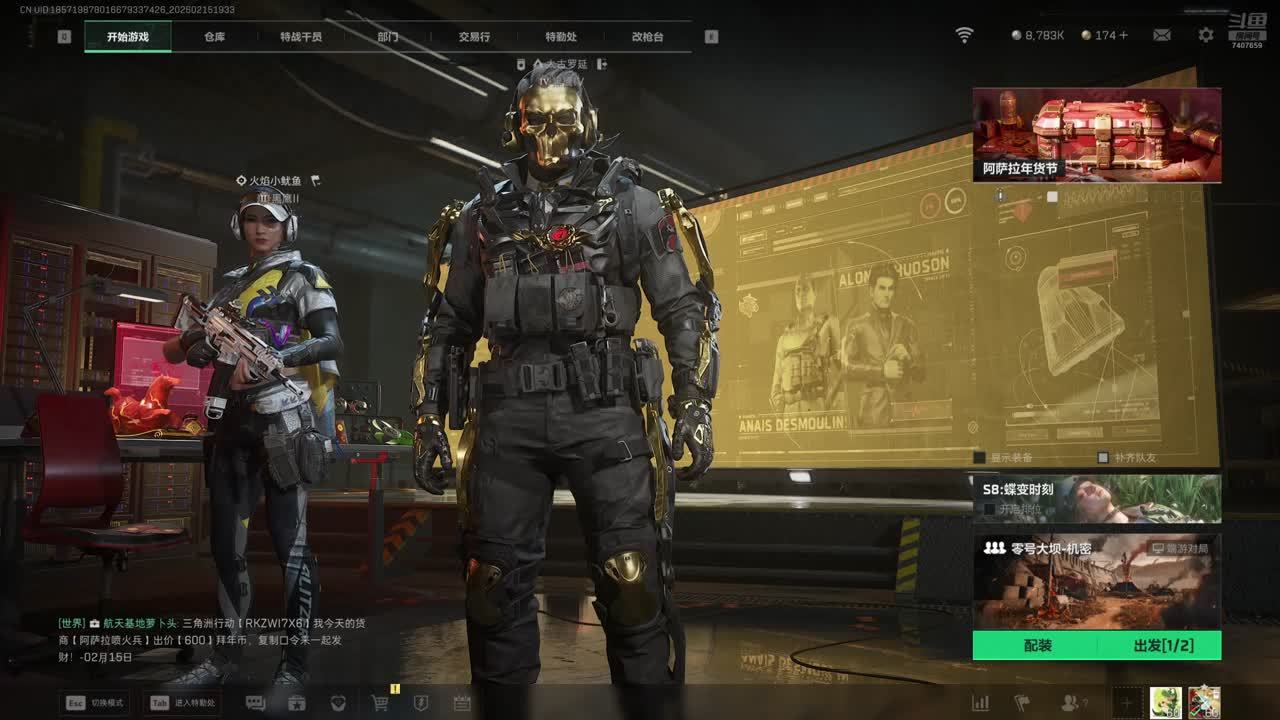Toggle the 显示装备 checkbox

click(x=980, y=458)
